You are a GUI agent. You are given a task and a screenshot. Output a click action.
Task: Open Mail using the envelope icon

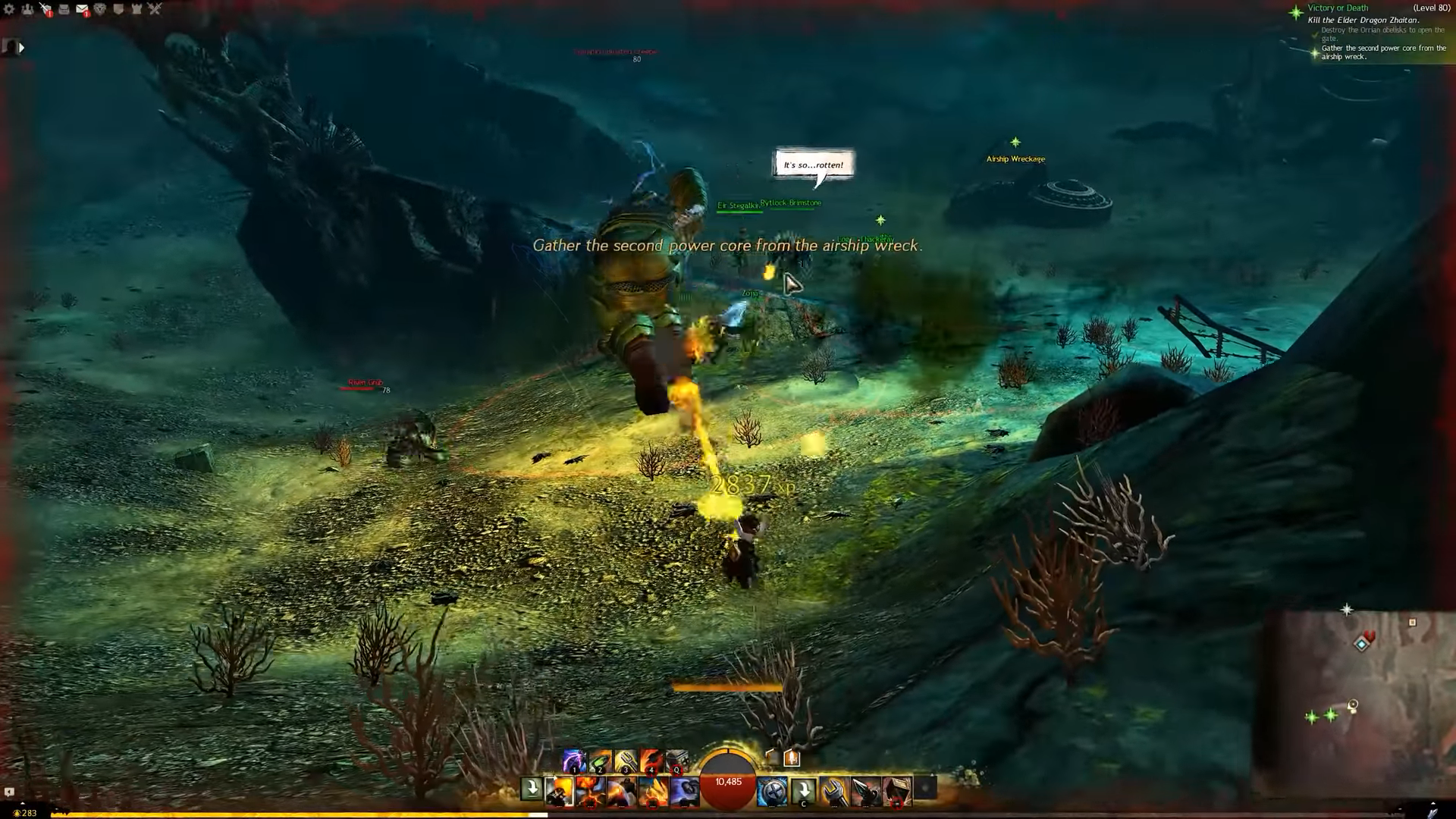[x=82, y=10]
